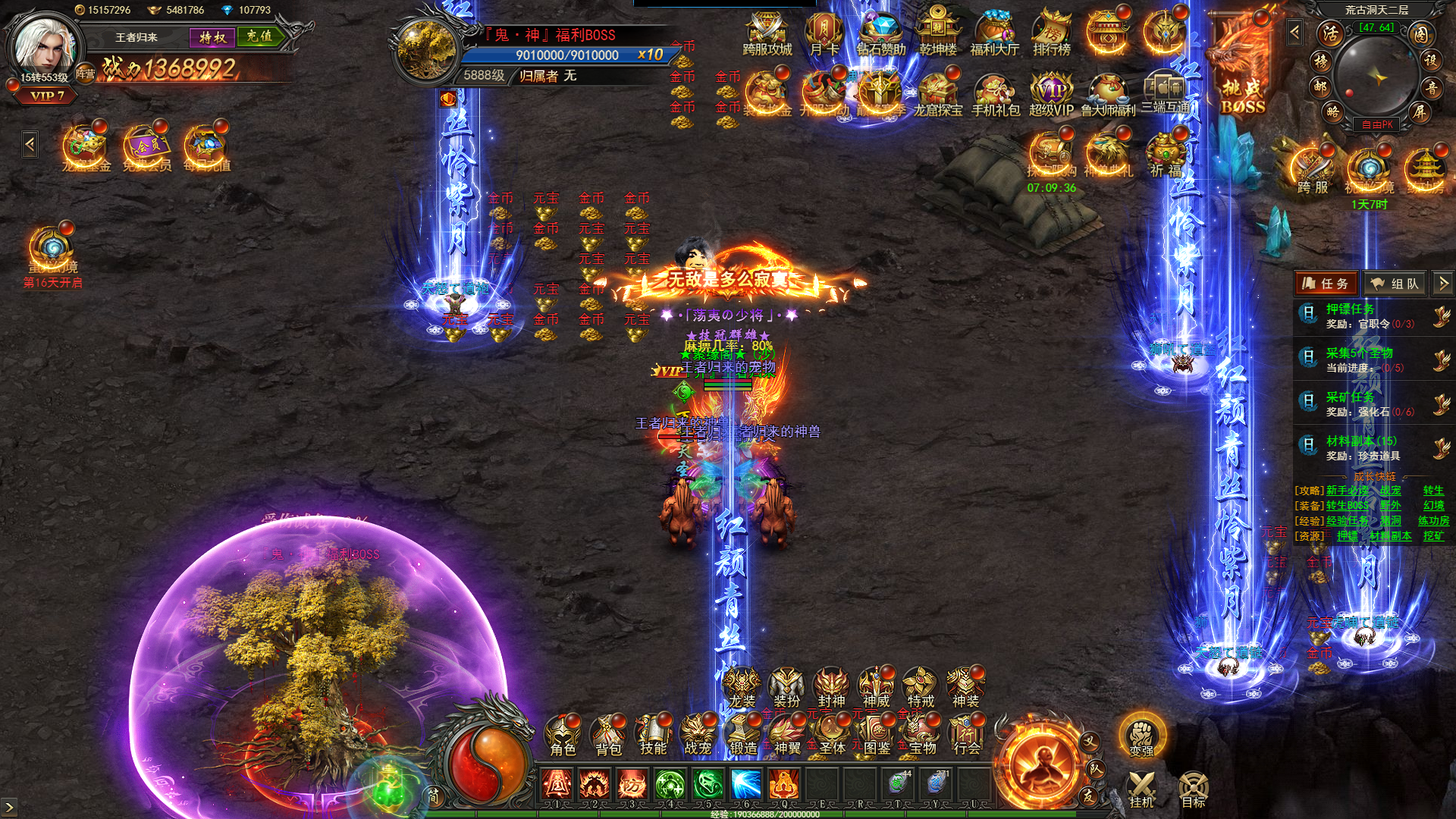
Task: Open the 行会 guild panel
Action: pyautogui.click(x=966, y=736)
